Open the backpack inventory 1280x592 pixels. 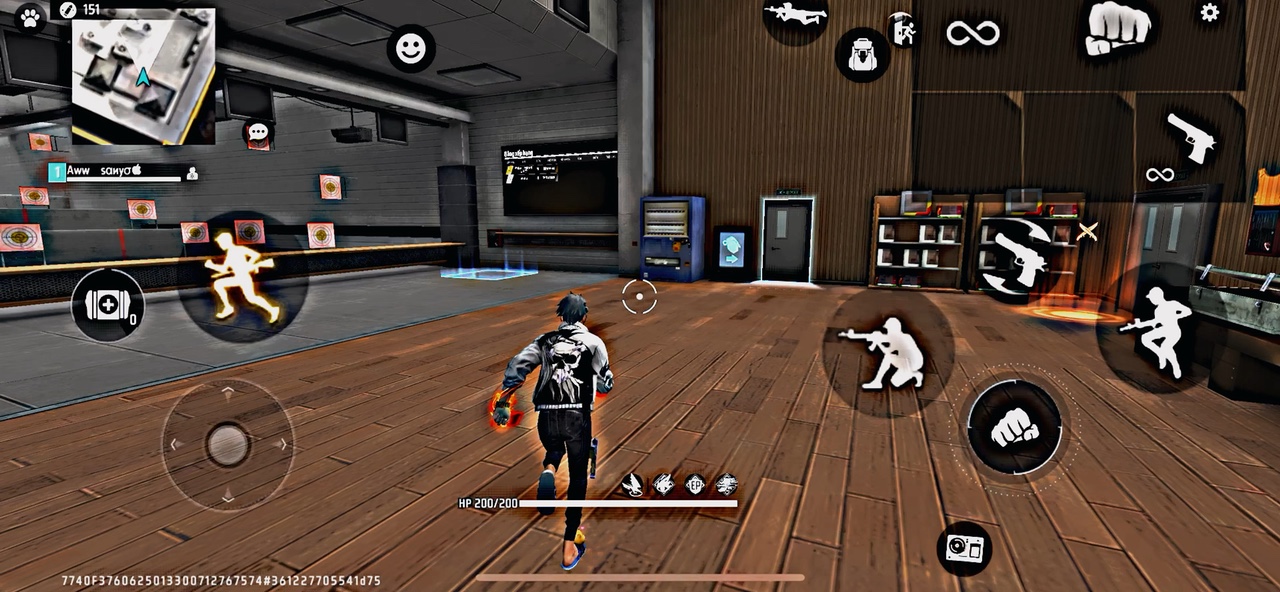coord(862,54)
